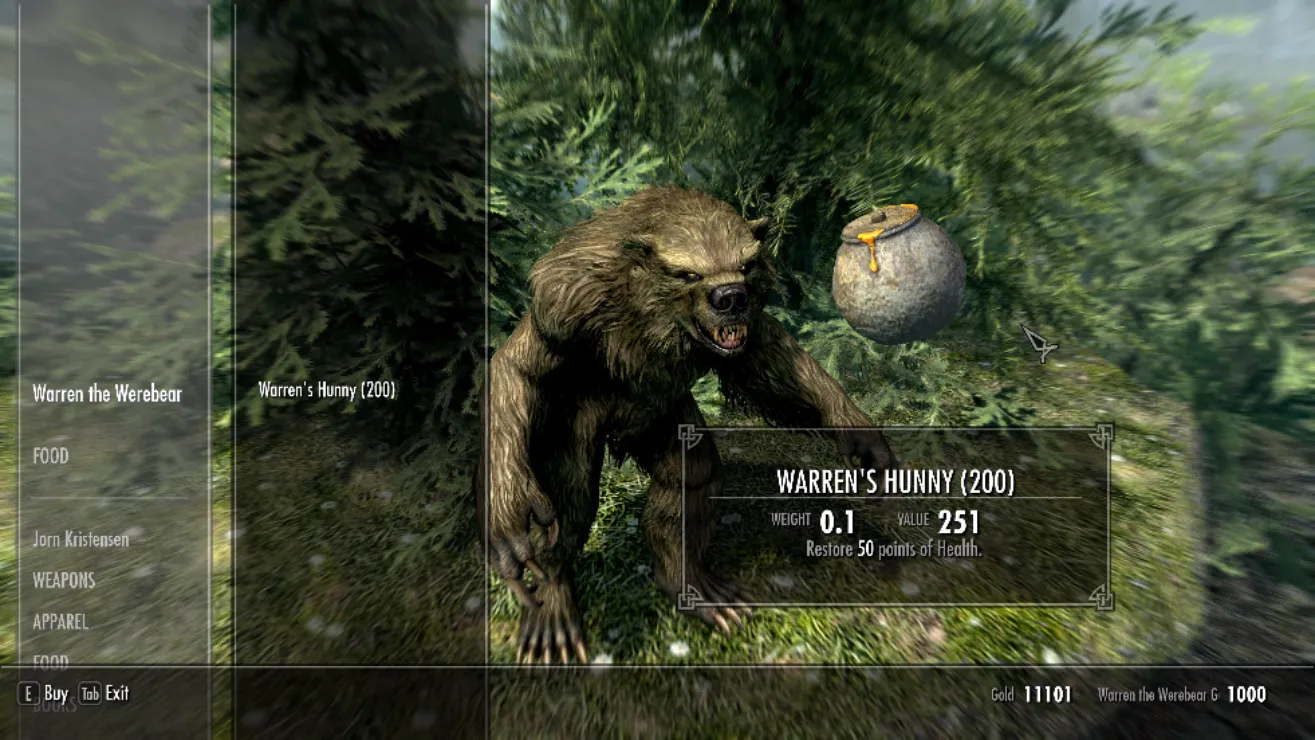Open Warren the Werebear's FOOD category
1315x740 pixels.
[51, 456]
